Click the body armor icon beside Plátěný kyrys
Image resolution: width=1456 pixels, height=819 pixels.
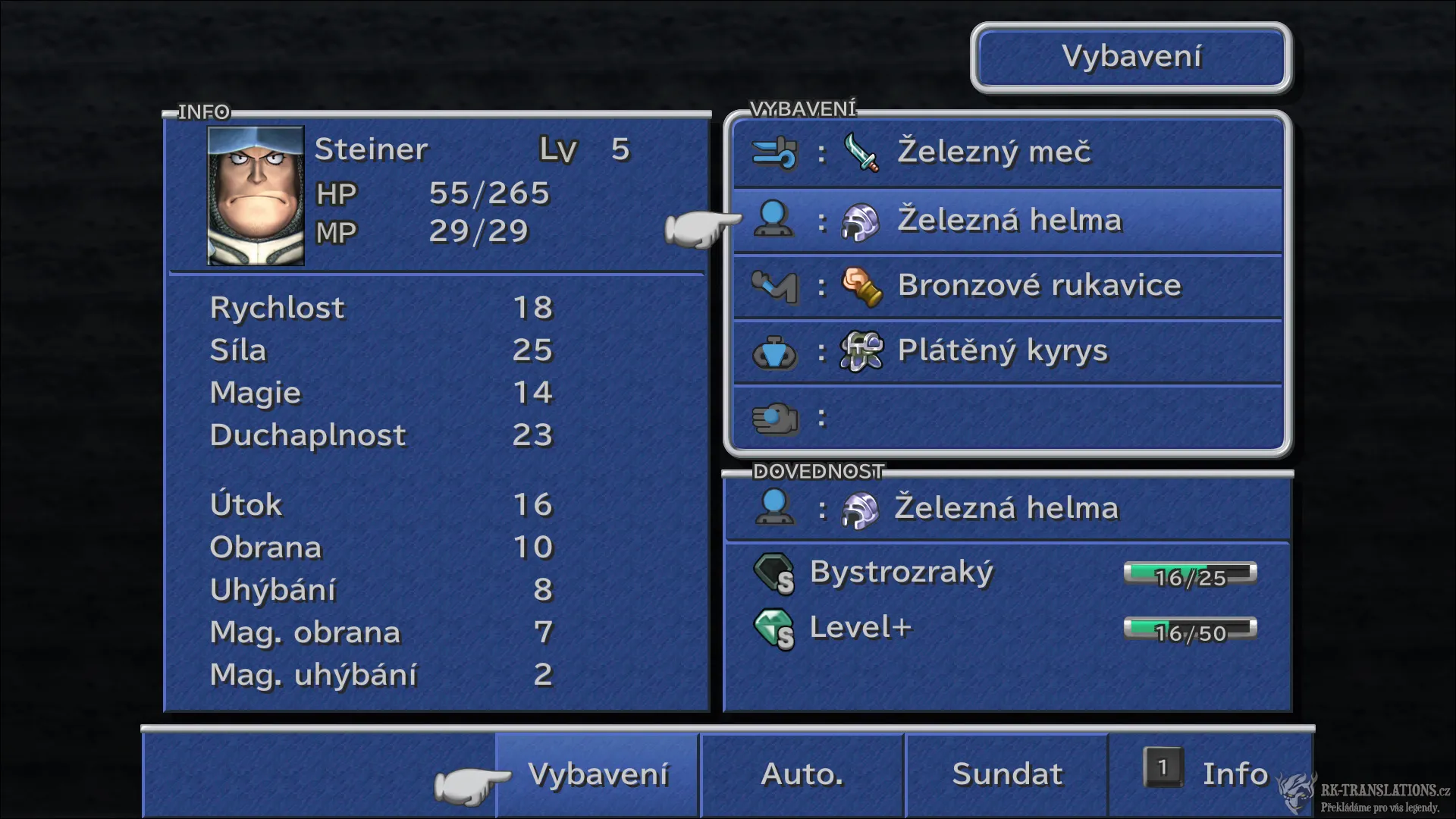[x=775, y=350]
